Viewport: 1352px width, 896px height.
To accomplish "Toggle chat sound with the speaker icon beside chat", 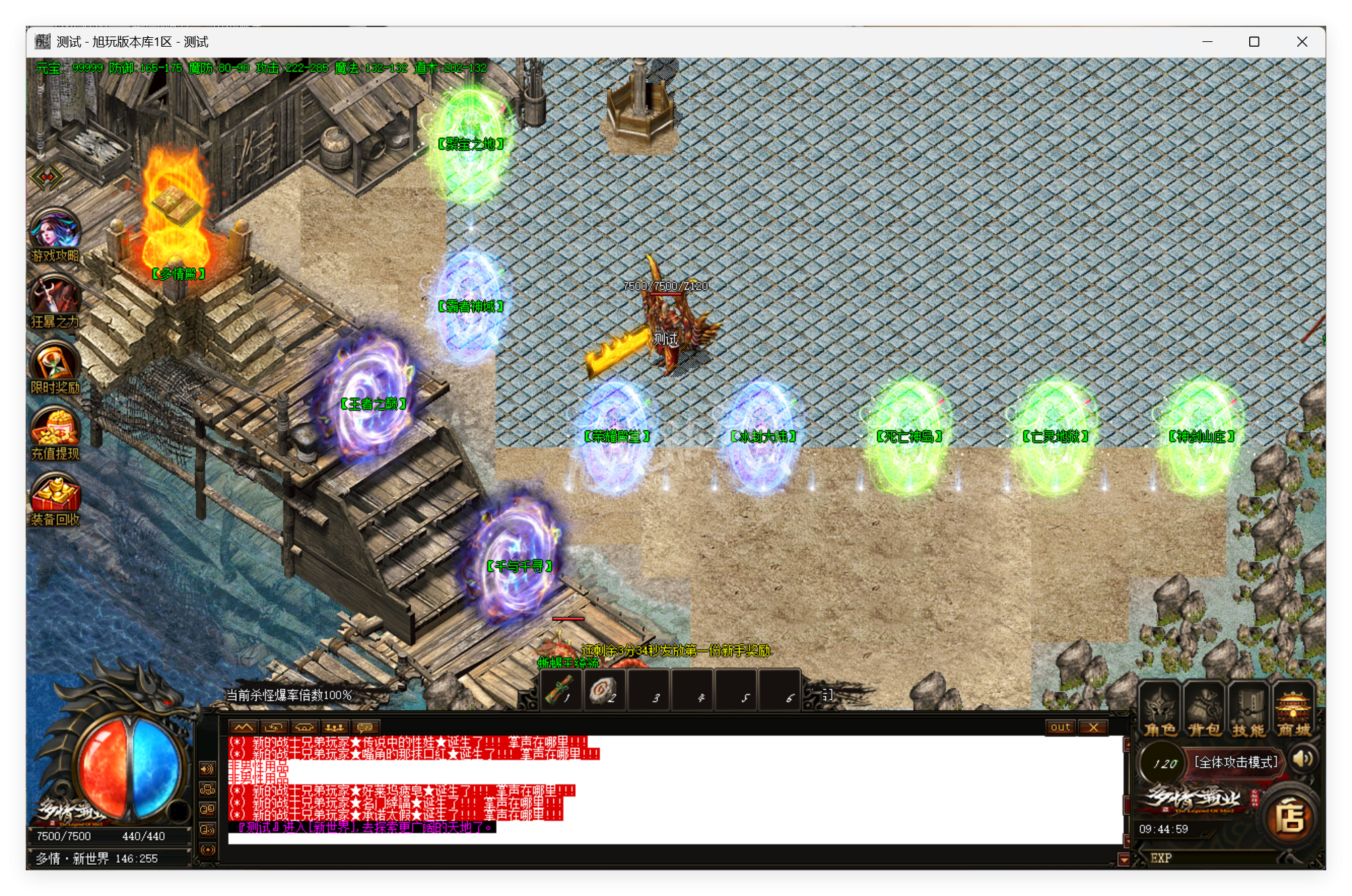I will point(206,769).
